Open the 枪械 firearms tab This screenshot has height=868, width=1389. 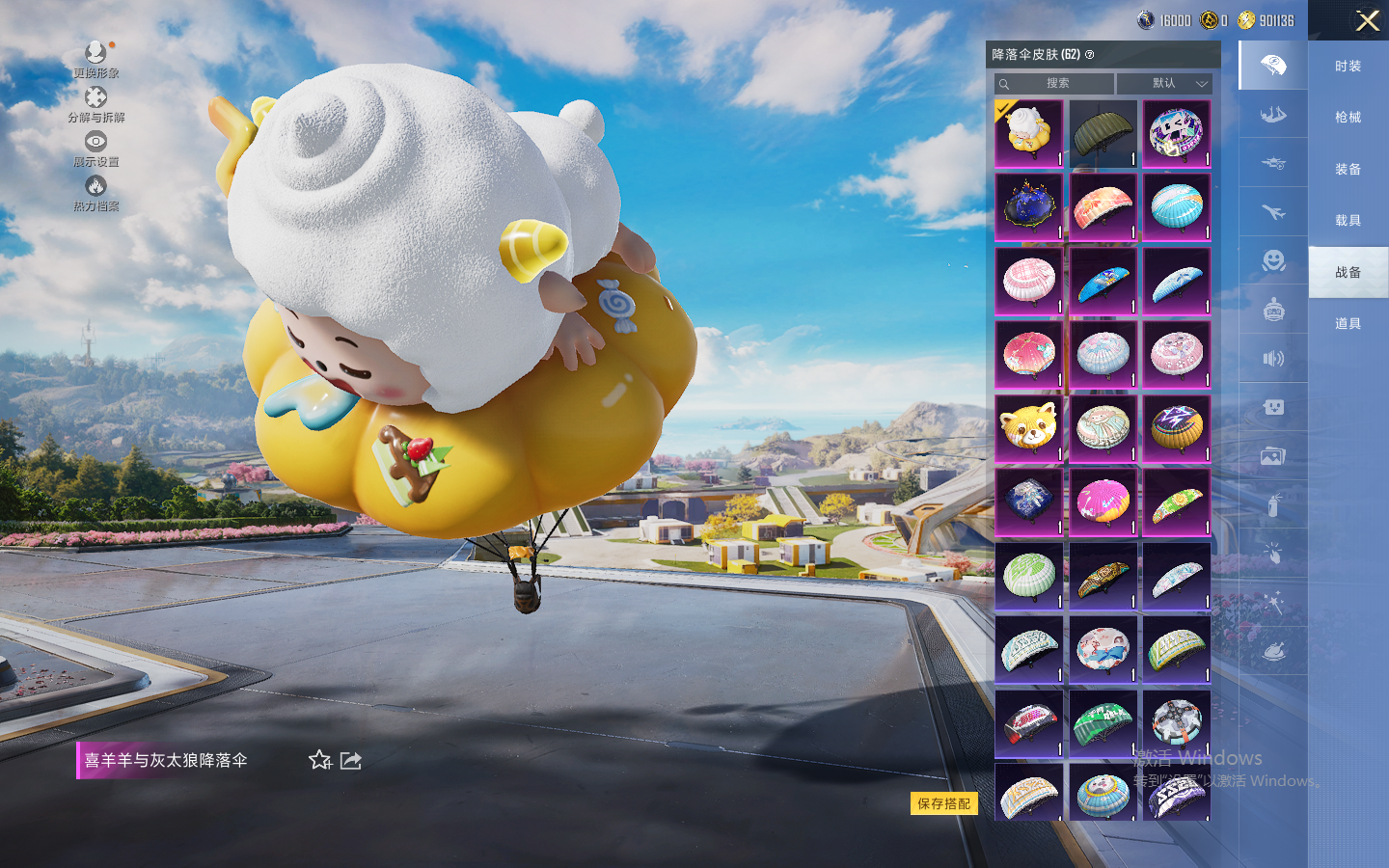click(1348, 118)
